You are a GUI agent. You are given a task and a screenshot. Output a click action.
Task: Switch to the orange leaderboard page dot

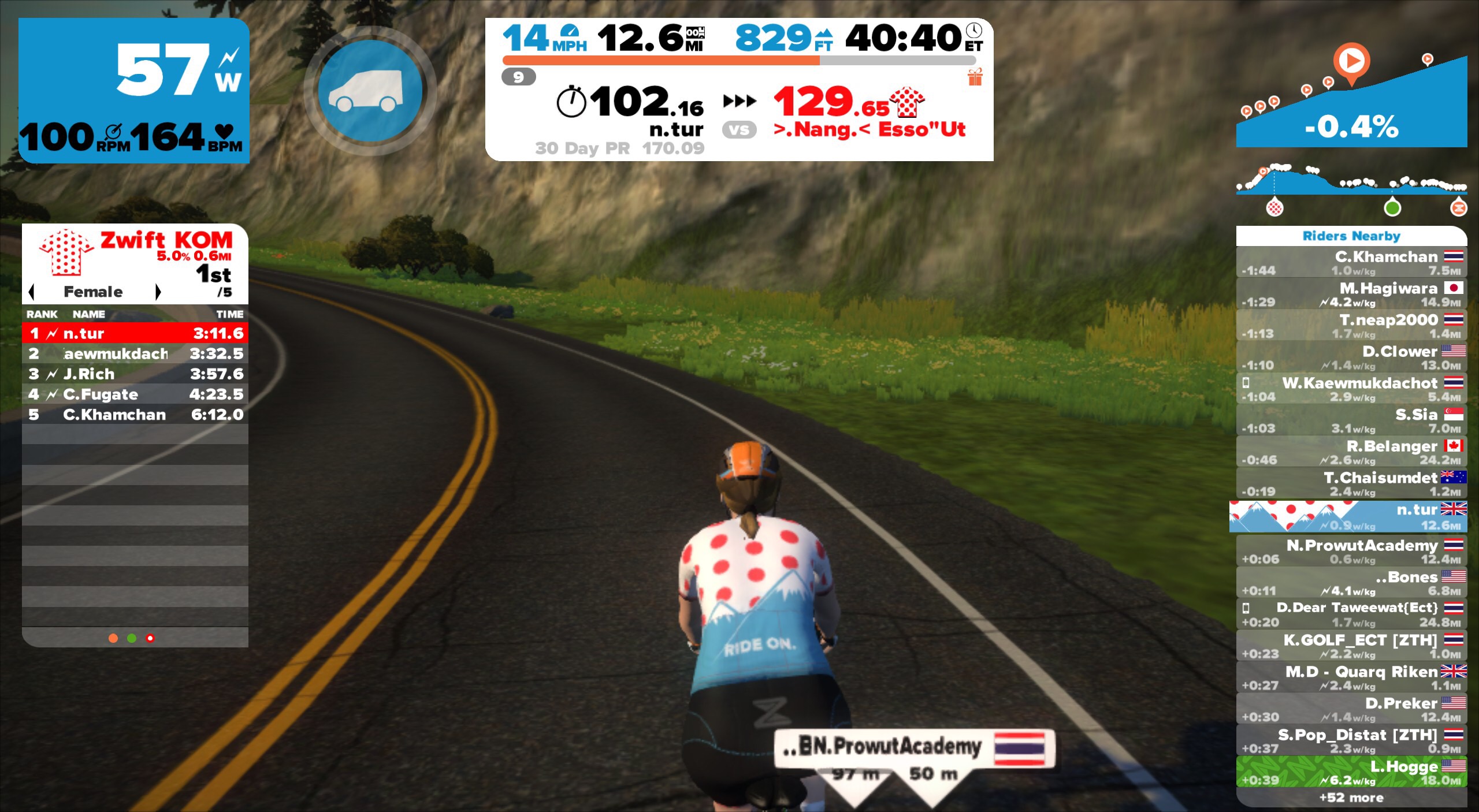tap(113, 638)
